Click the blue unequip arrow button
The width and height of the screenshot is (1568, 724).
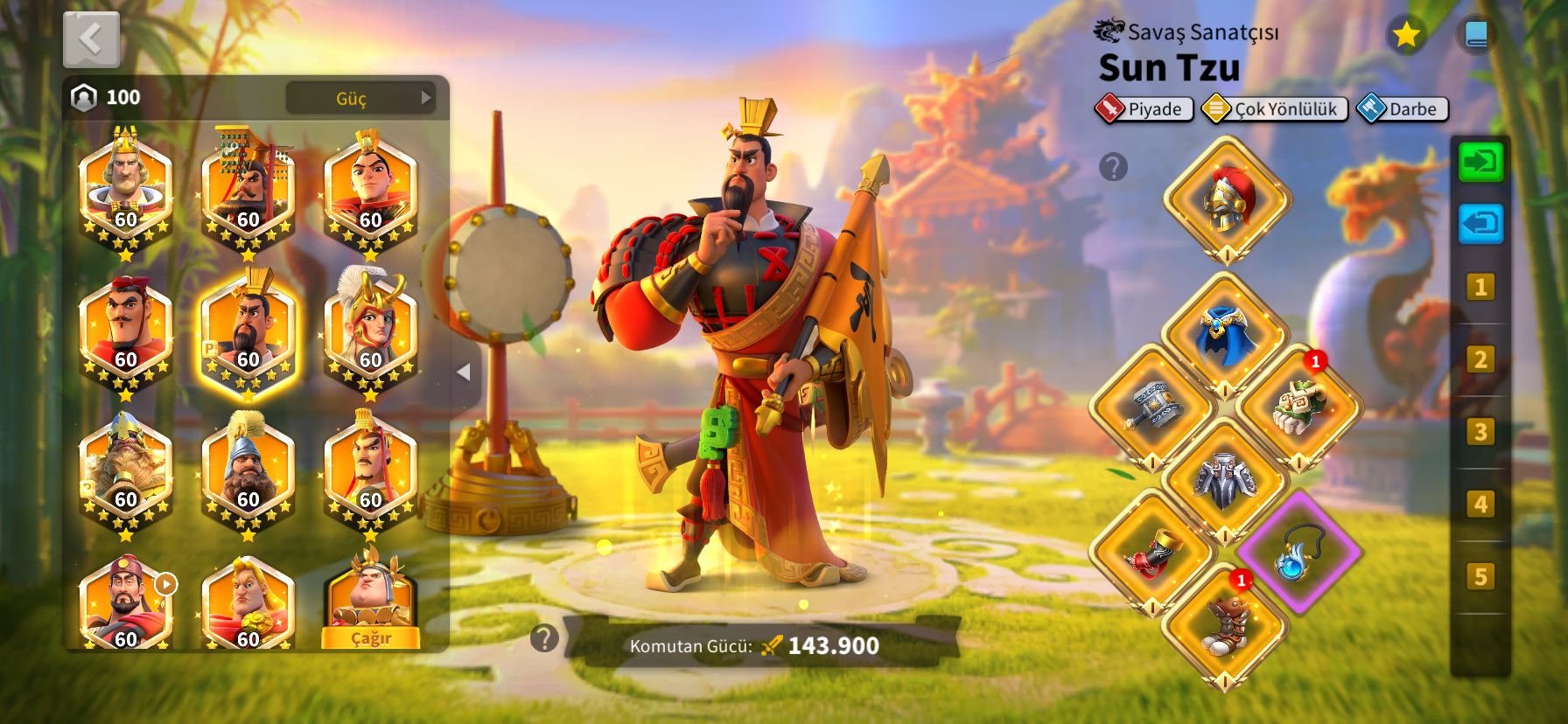(1480, 224)
